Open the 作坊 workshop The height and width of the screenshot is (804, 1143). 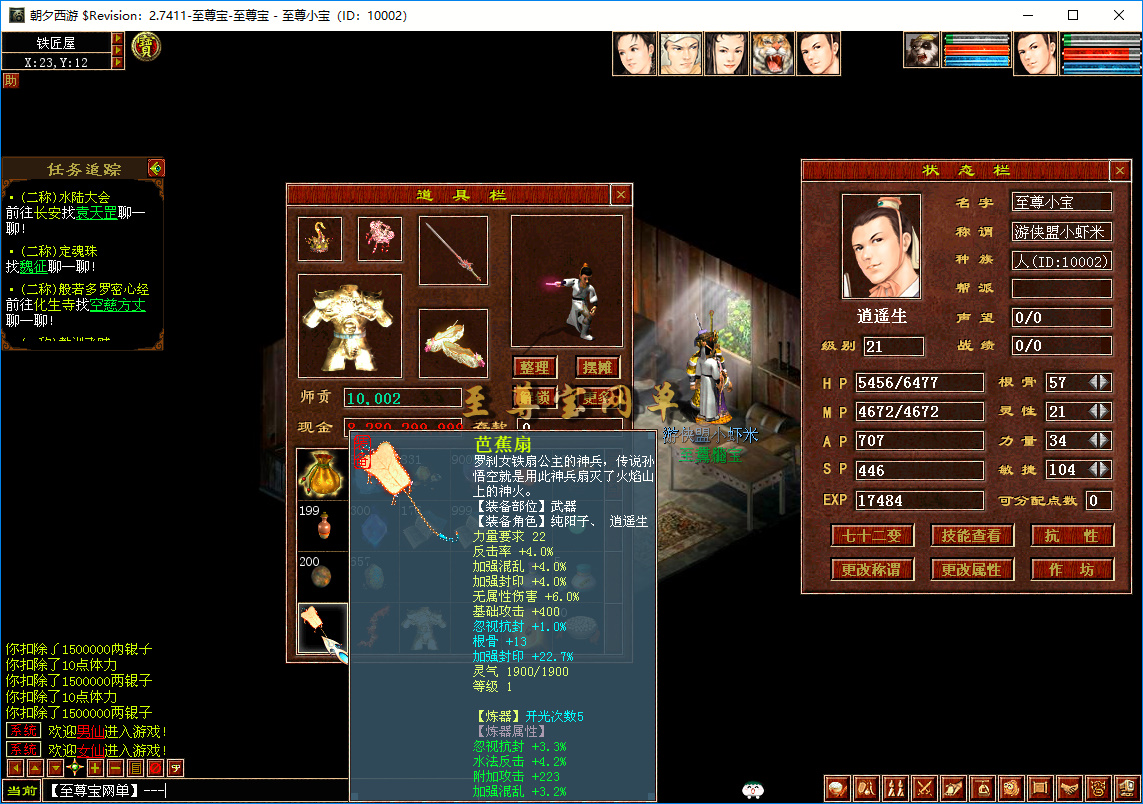pos(1071,569)
